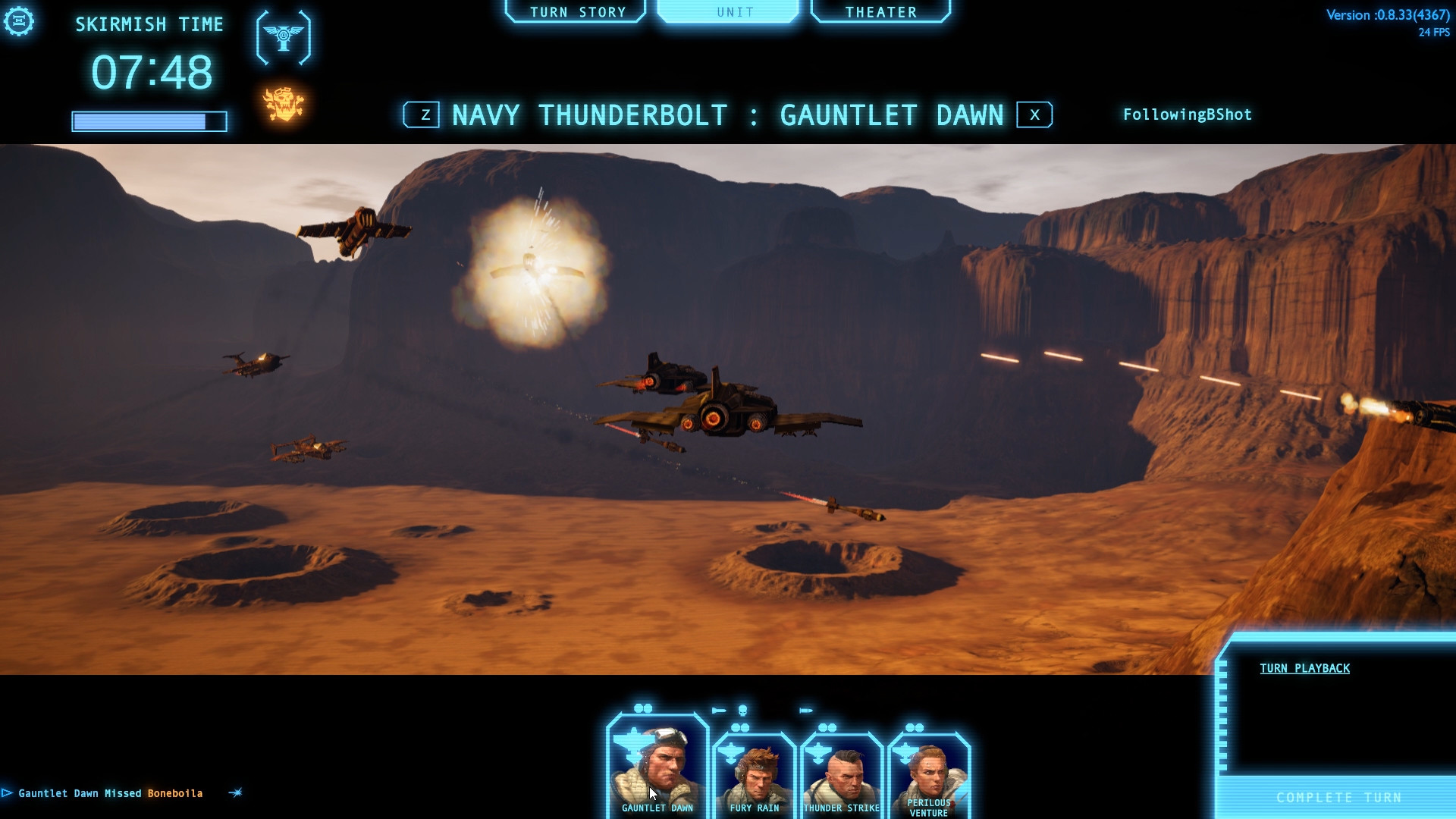This screenshot has height=819, width=1456.
Task: Expand the Turn Playback panel
Action: point(1304,668)
